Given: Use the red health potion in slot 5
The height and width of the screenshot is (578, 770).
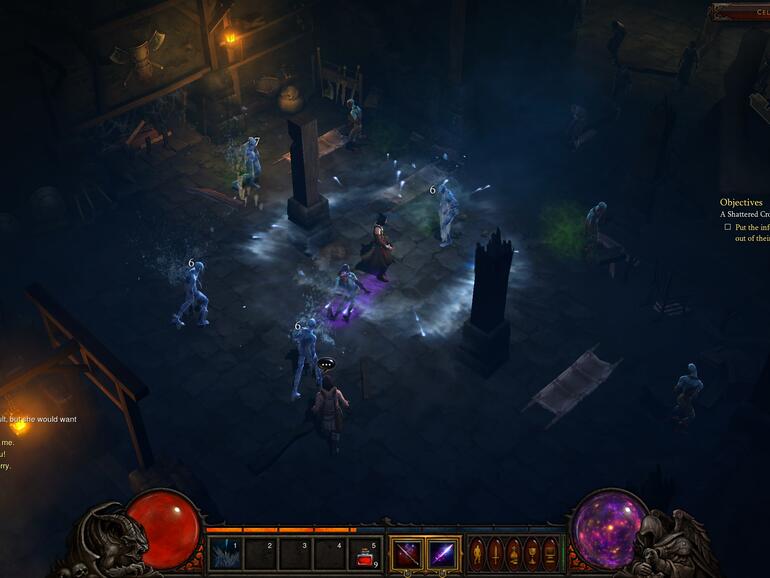Looking at the screenshot, I should pos(366,553).
